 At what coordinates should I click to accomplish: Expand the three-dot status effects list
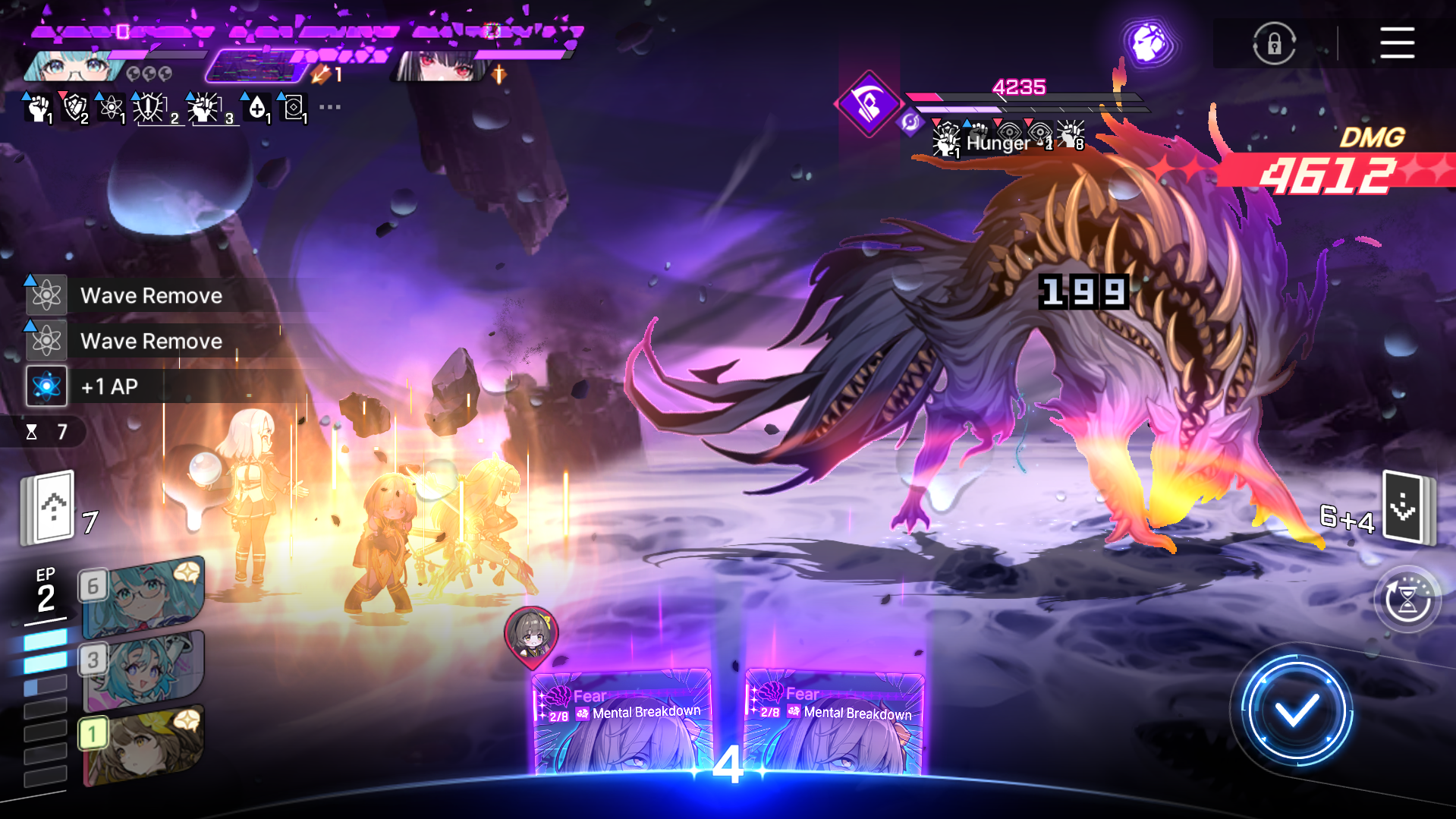[x=330, y=107]
